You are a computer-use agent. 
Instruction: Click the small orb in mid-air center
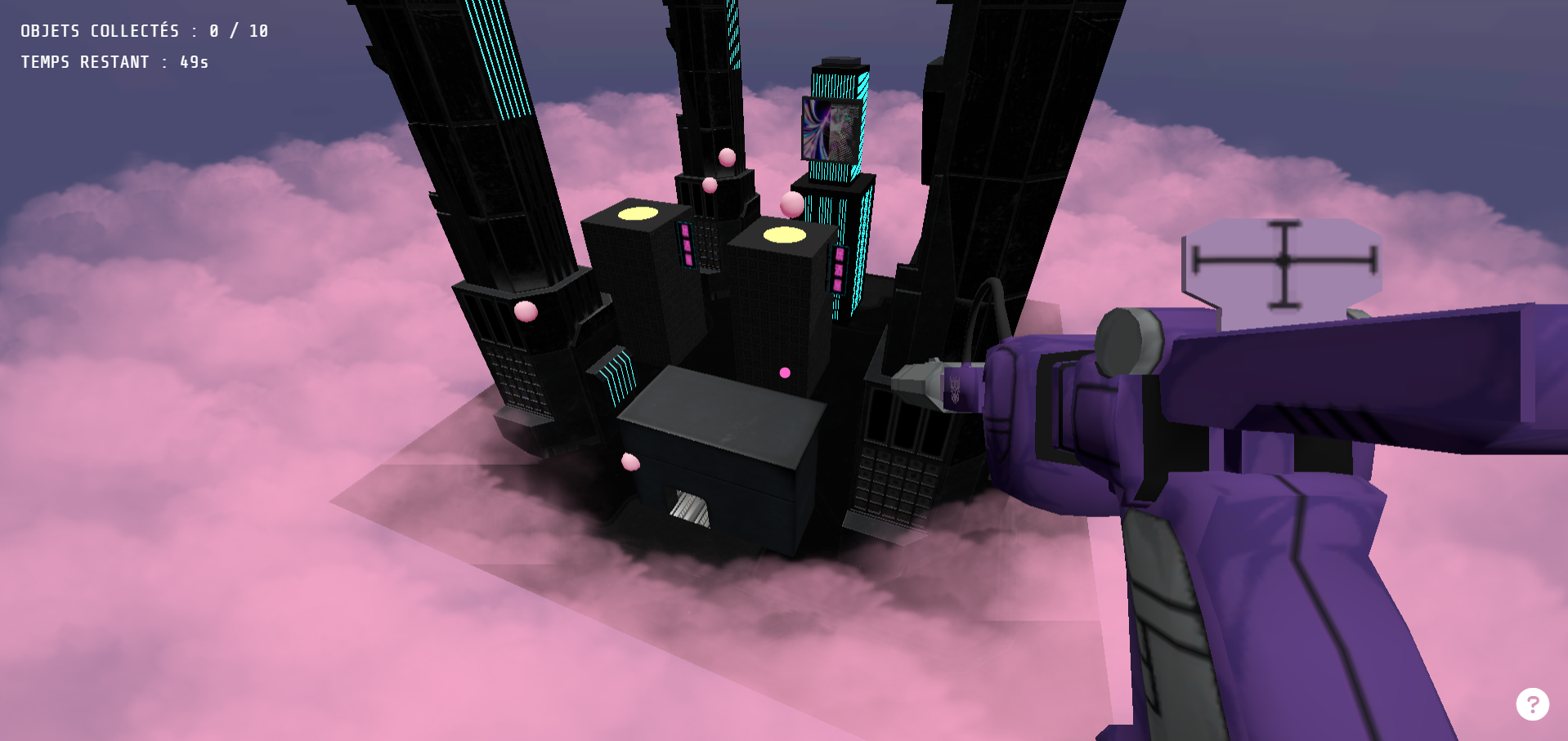click(x=785, y=372)
